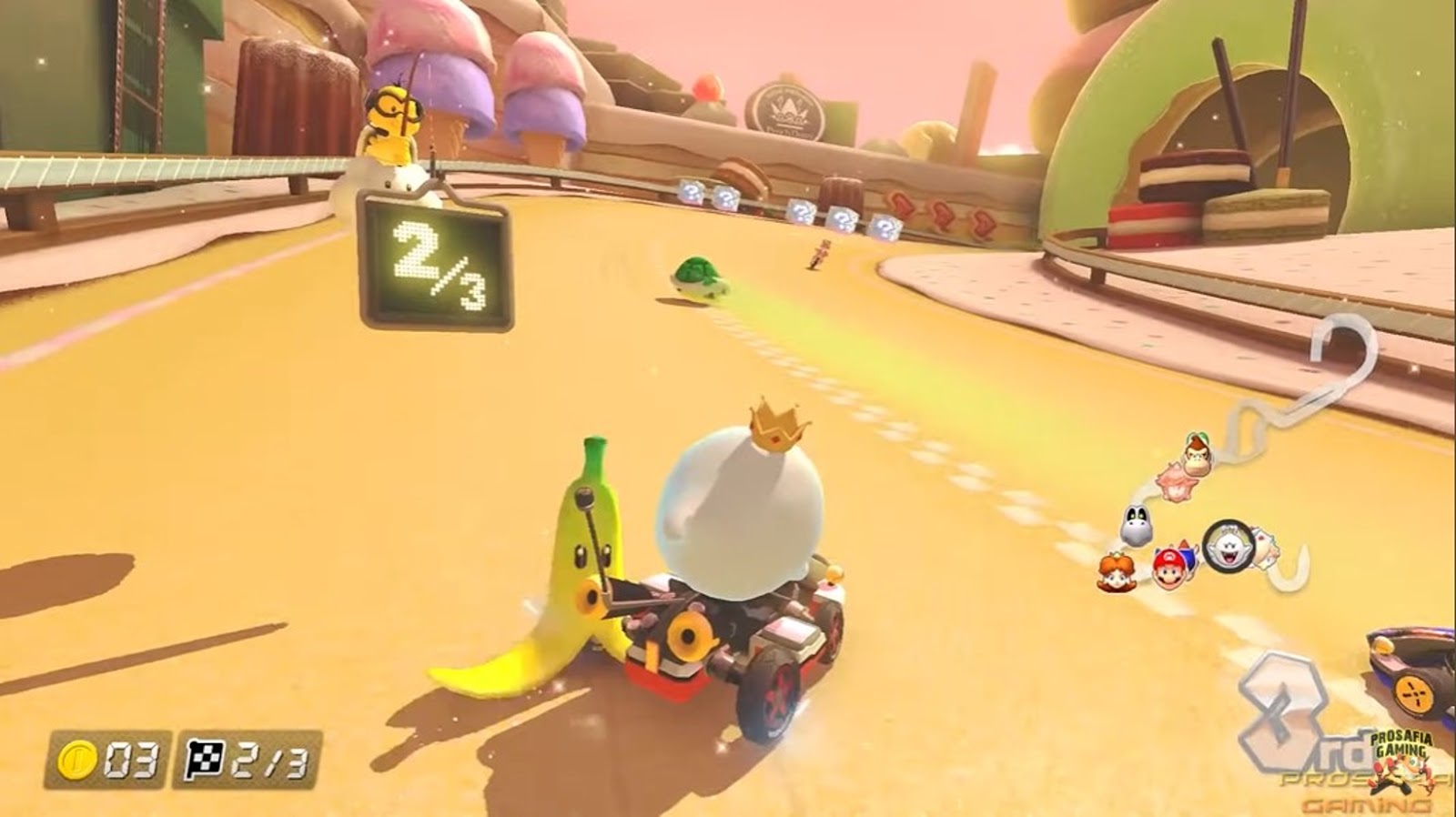Select the Dry Bones racer marker

point(1136,524)
